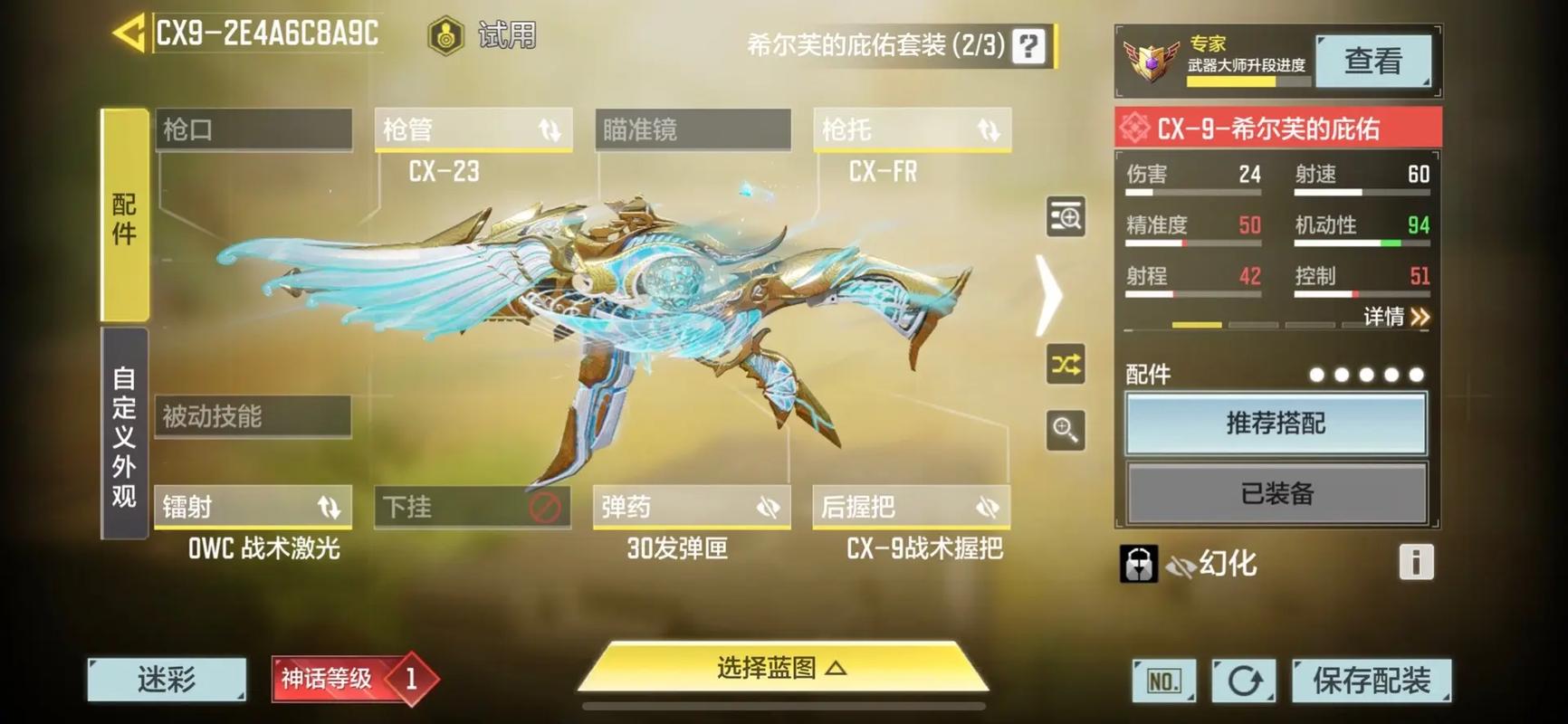The width and height of the screenshot is (1568, 724).
Task: Open the weapon inspect preview icon
Action: (x=1065, y=216)
